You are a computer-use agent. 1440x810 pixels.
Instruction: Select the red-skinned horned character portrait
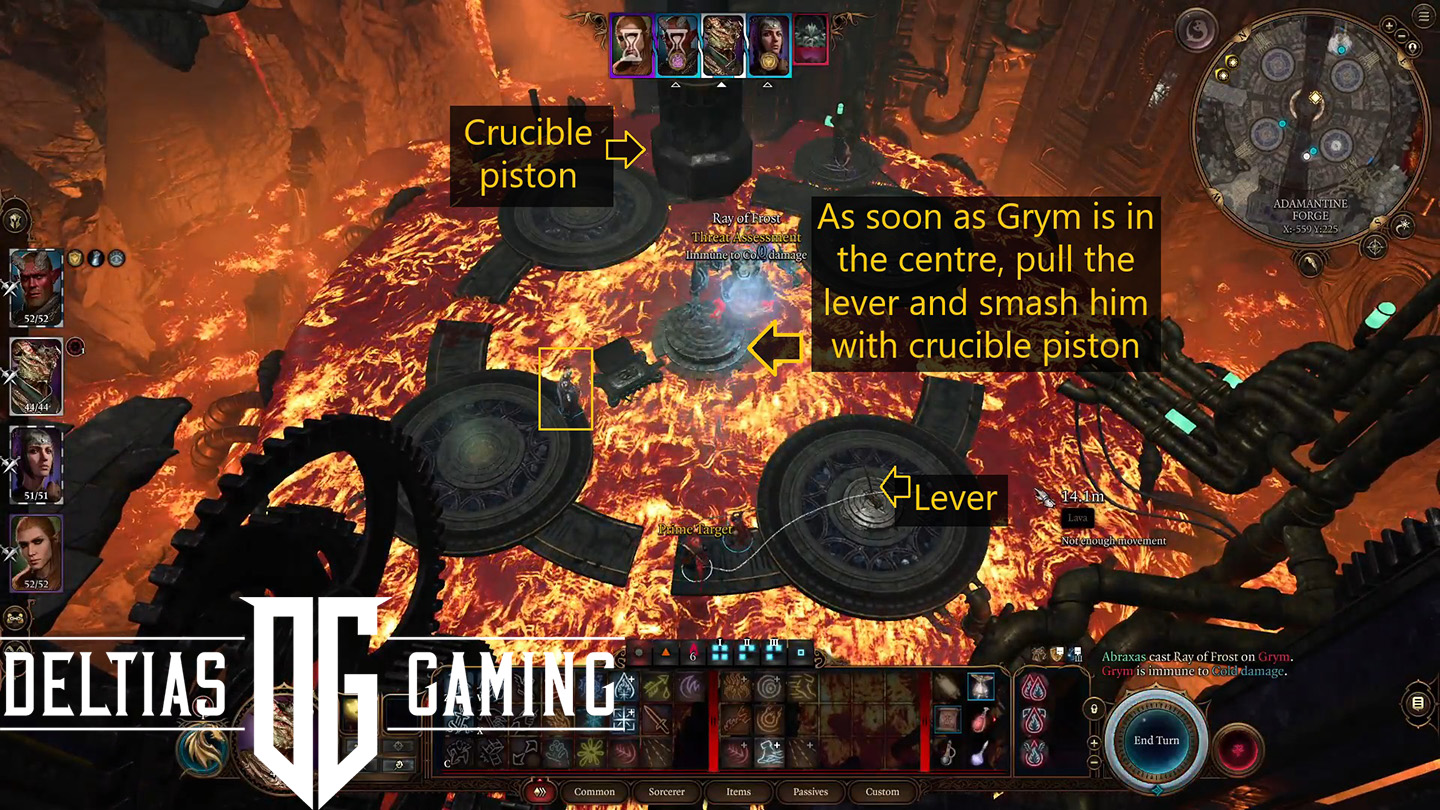(36, 287)
